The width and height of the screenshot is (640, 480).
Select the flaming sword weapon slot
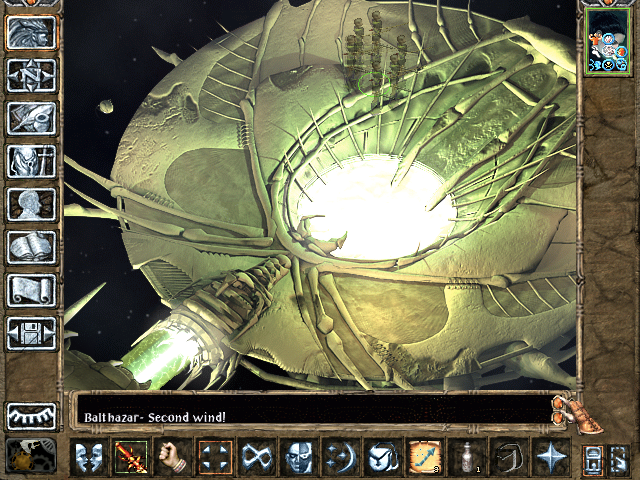tap(131, 457)
